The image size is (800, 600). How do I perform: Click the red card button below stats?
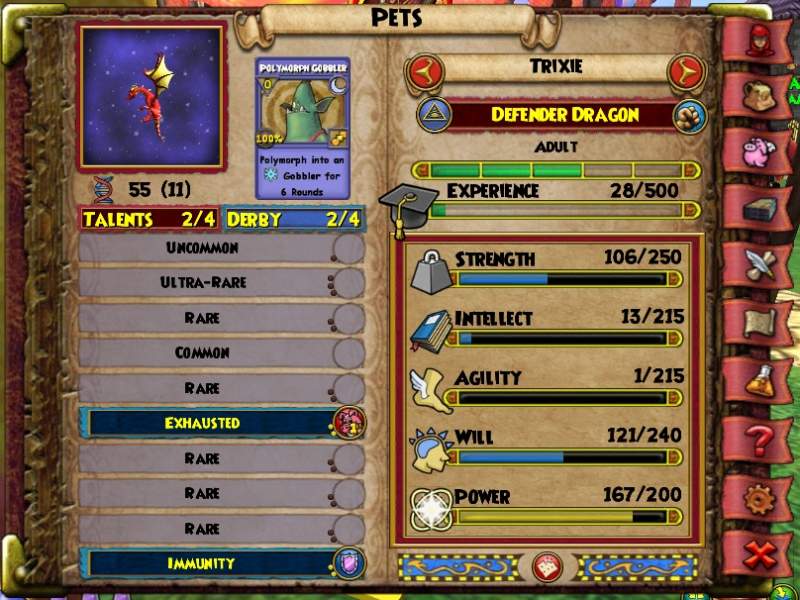[546, 566]
